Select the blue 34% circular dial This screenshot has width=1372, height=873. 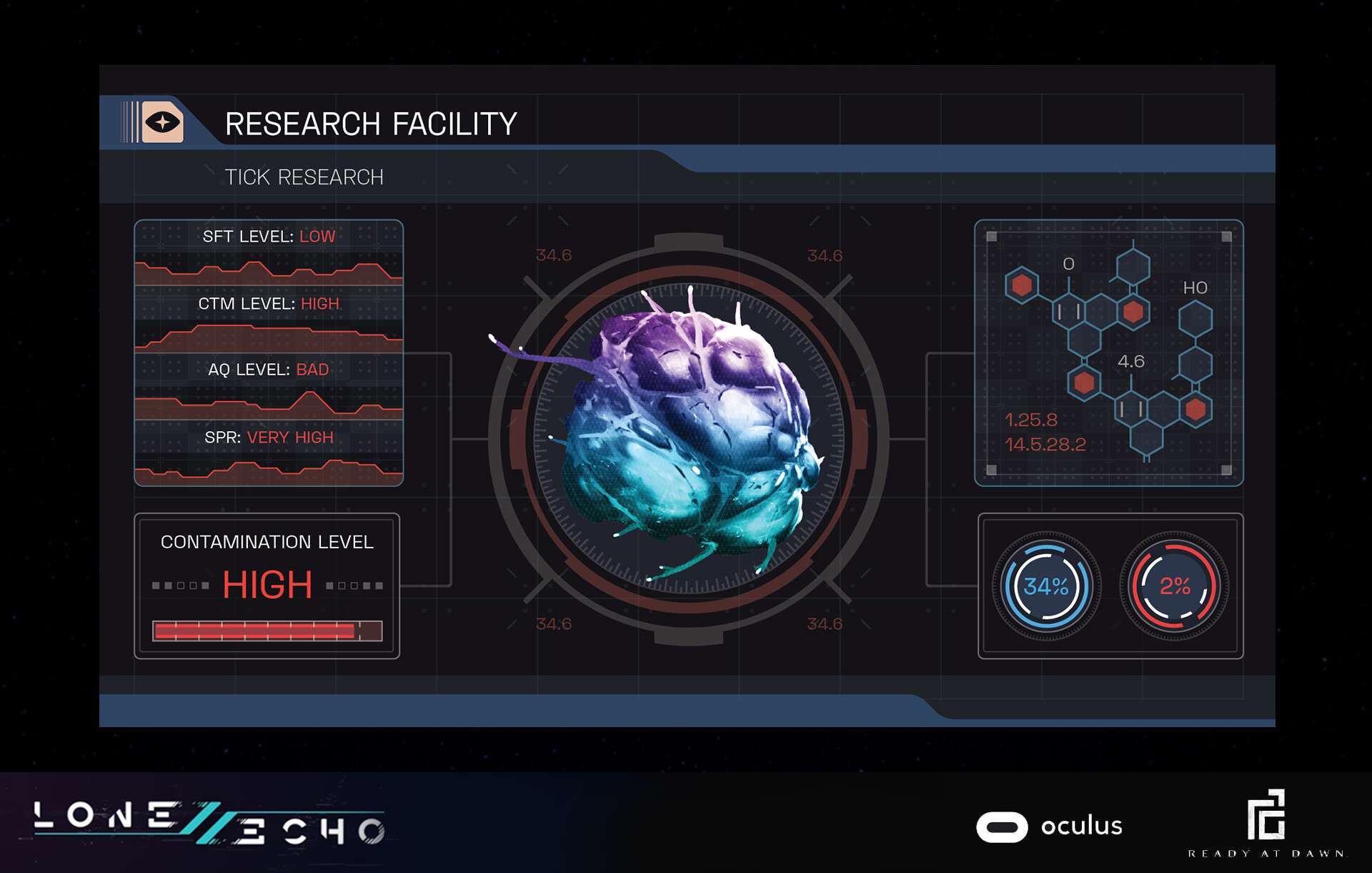(1046, 586)
